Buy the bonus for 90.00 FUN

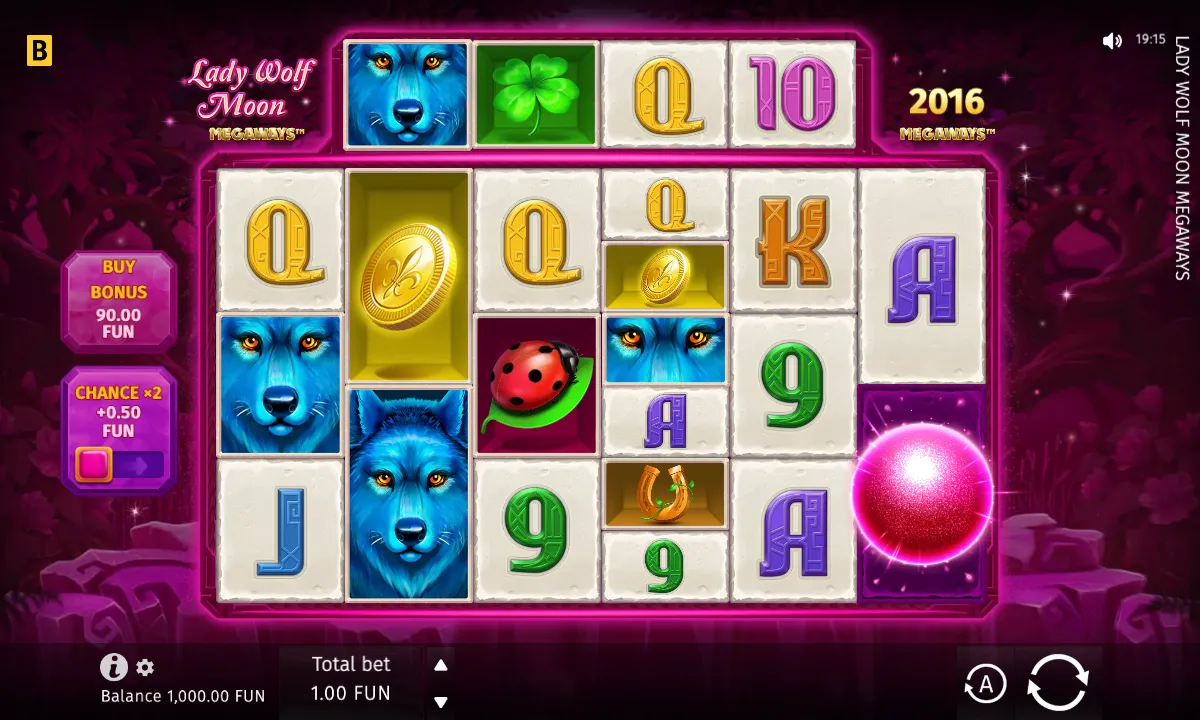(119, 300)
